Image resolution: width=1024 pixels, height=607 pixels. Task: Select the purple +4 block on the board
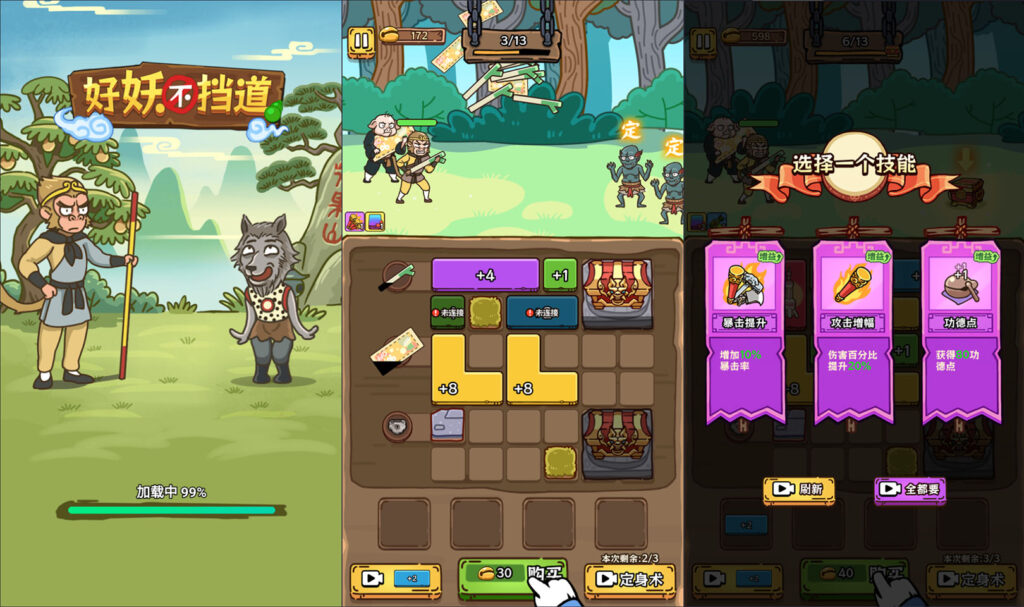point(485,274)
